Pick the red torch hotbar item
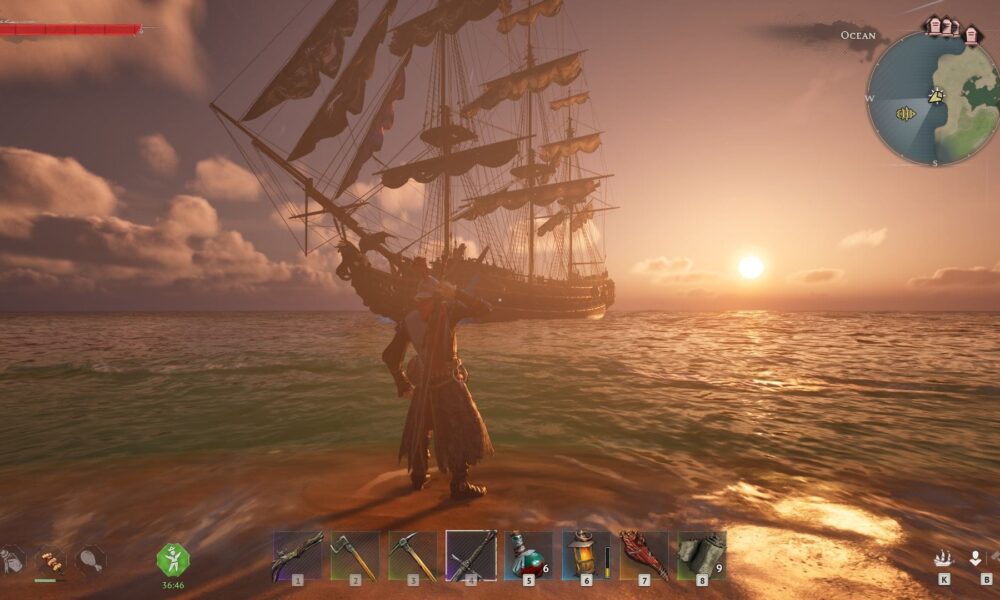1000x600 pixels. click(x=643, y=555)
